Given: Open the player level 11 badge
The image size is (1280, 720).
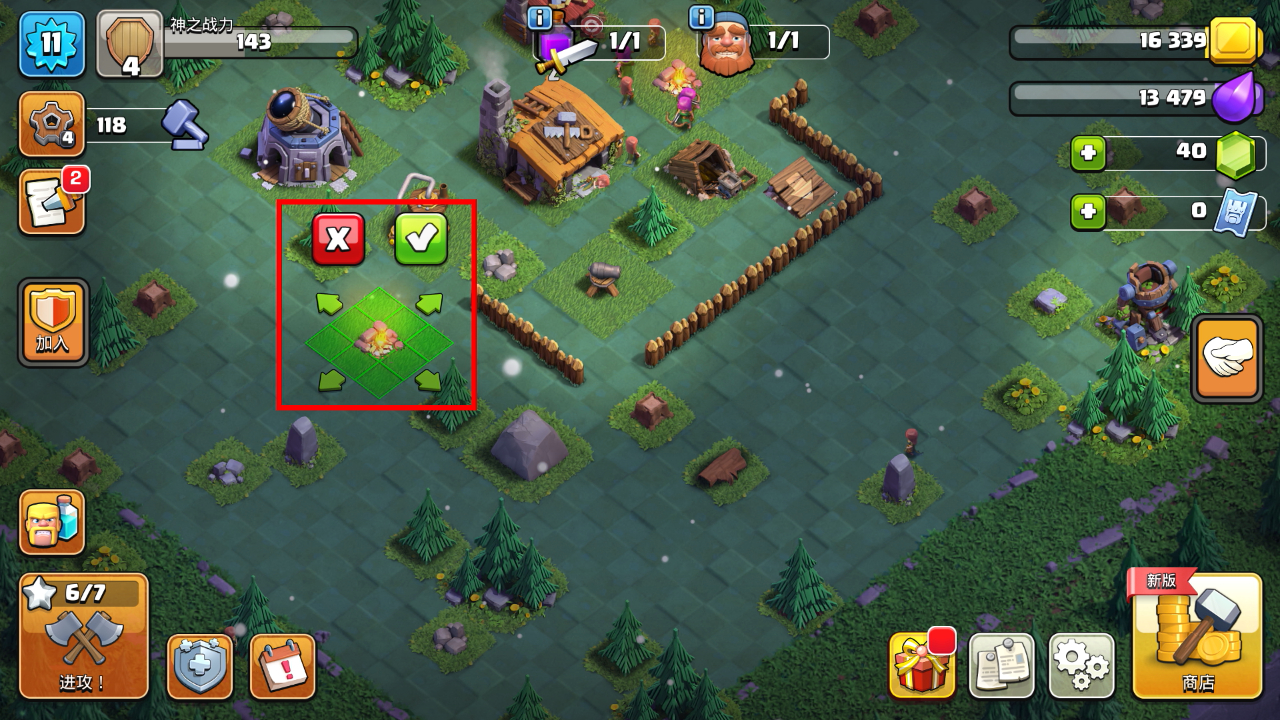Looking at the screenshot, I should point(51,44).
